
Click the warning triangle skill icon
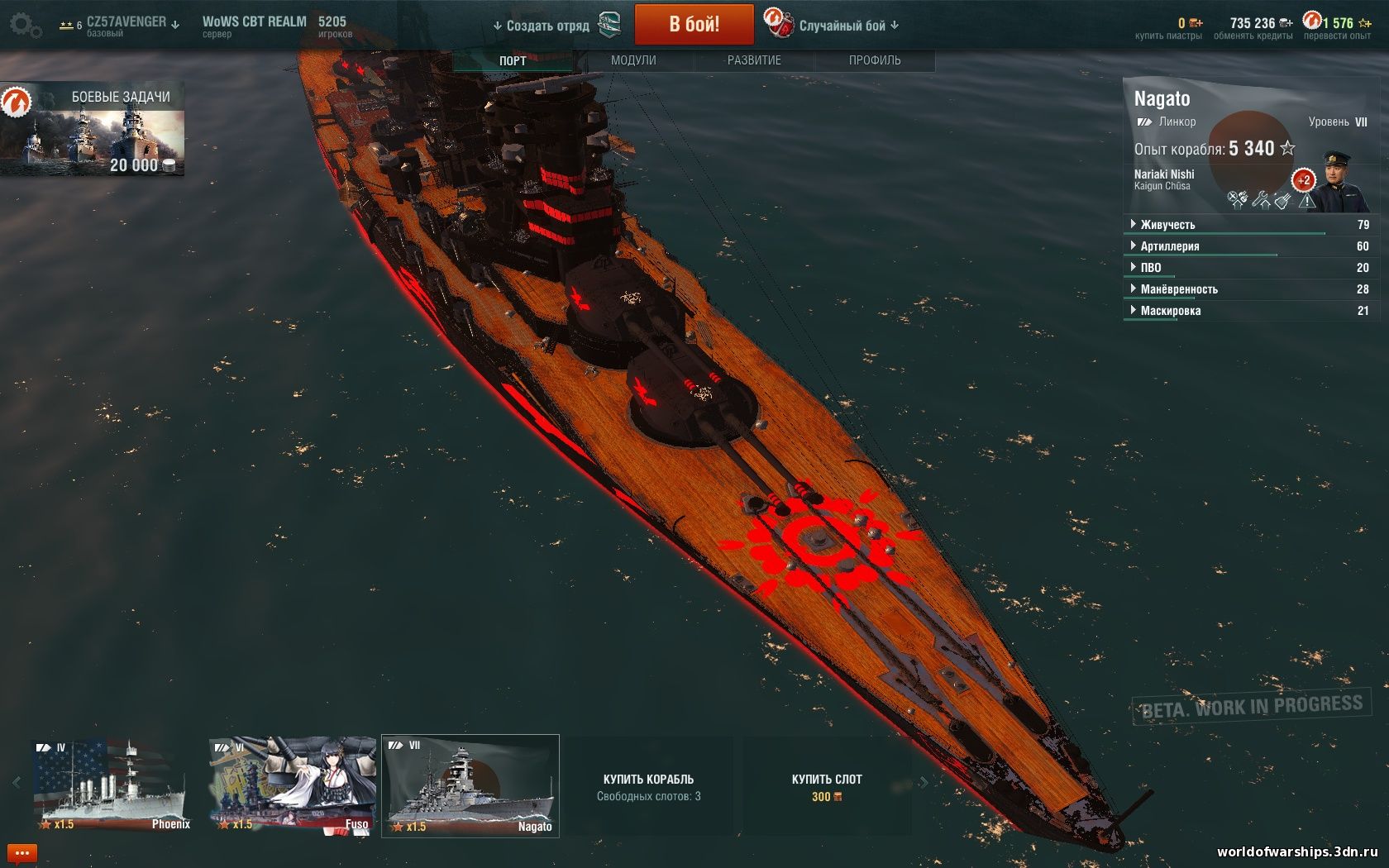(1307, 203)
